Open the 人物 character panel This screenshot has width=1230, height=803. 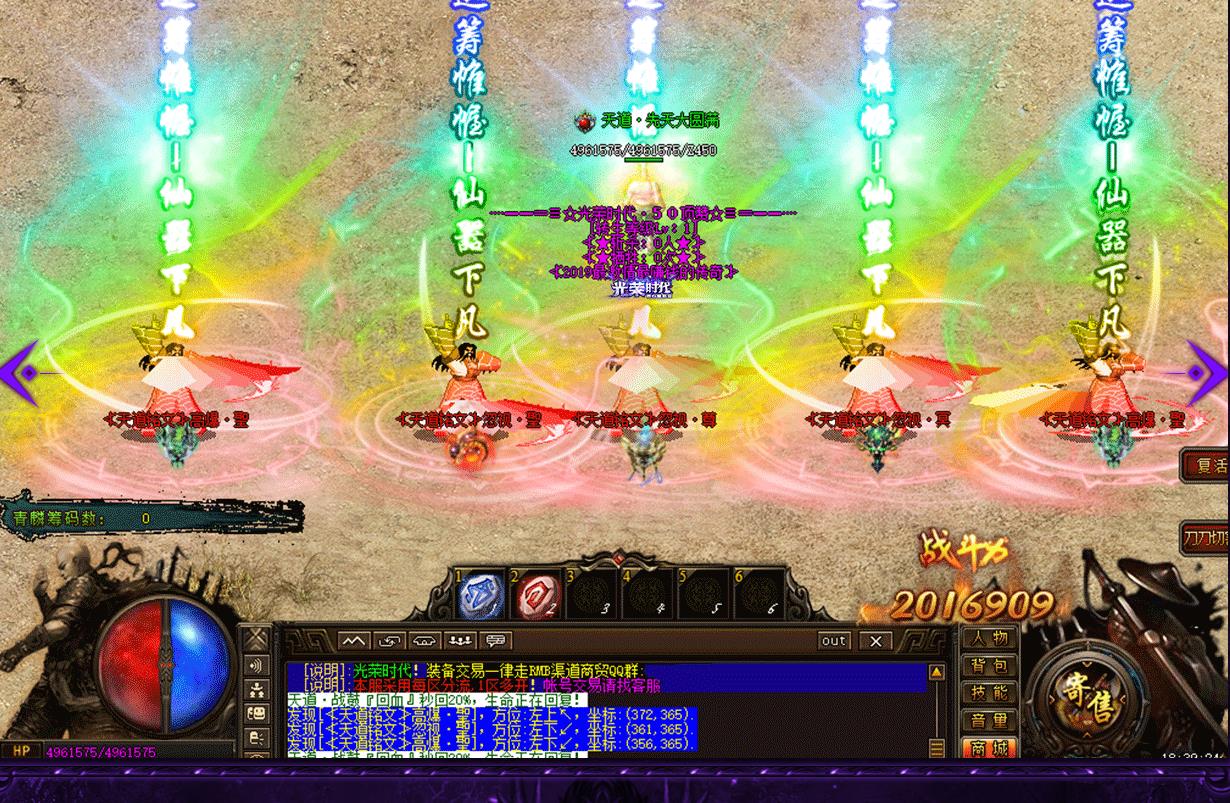(x=988, y=638)
